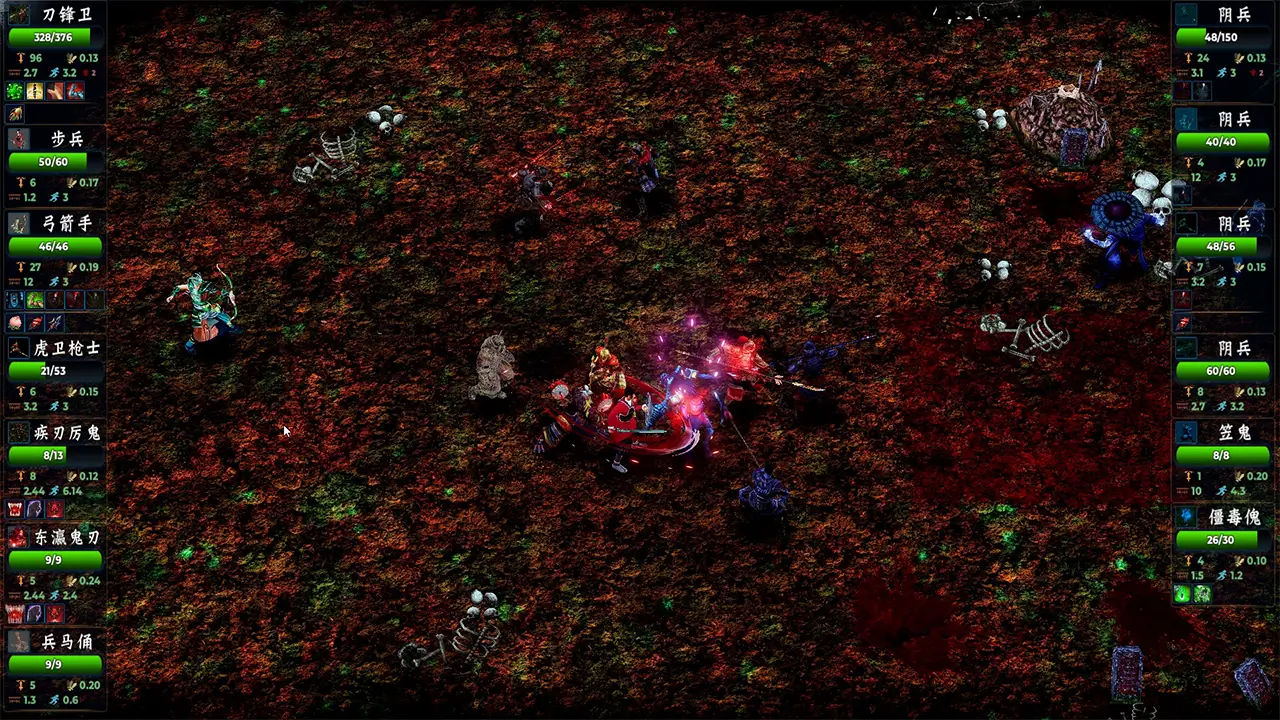The height and width of the screenshot is (720, 1280).
Task: Click the lone claw icon below 刀锋卫's skill row
Action: click(14, 112)
